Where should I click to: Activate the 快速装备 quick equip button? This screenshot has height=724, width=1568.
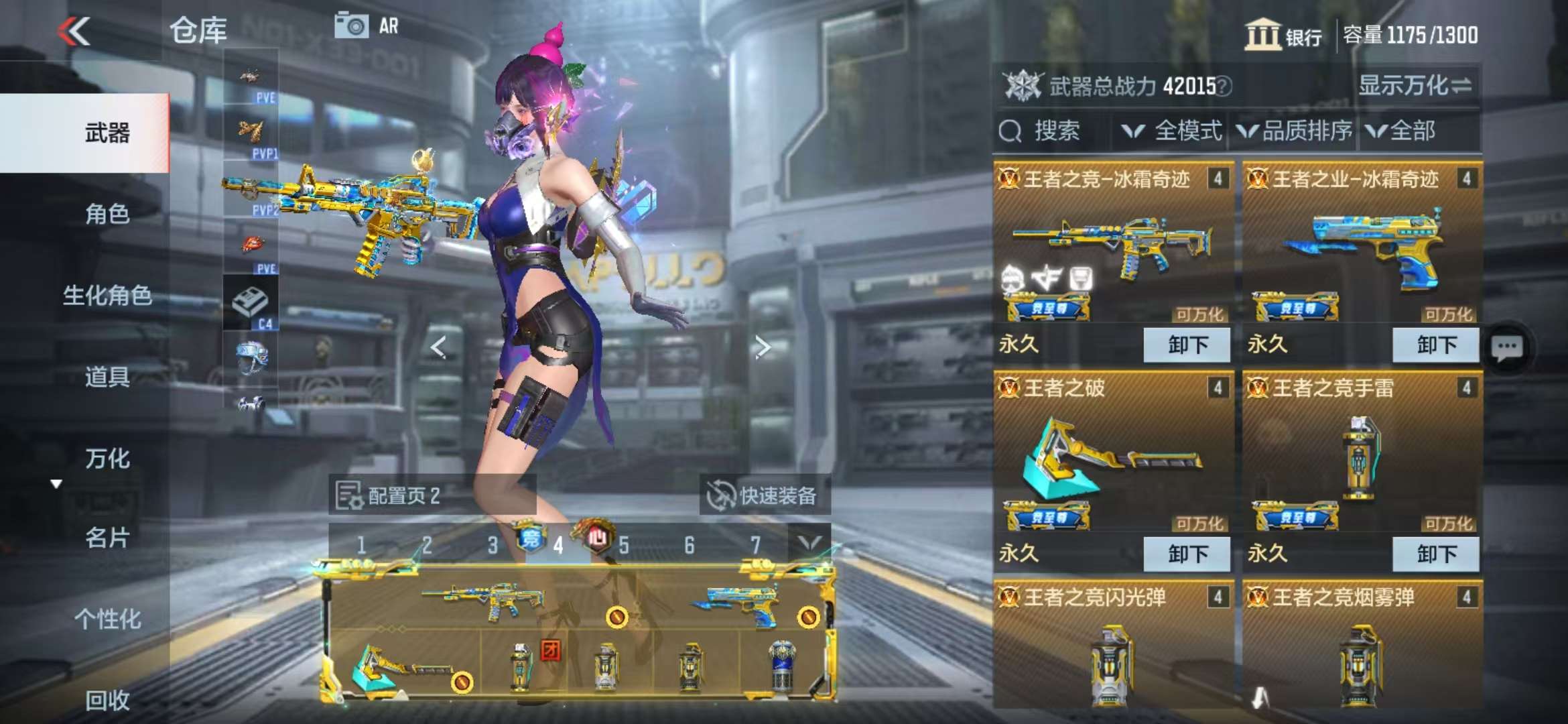[765, 495]
